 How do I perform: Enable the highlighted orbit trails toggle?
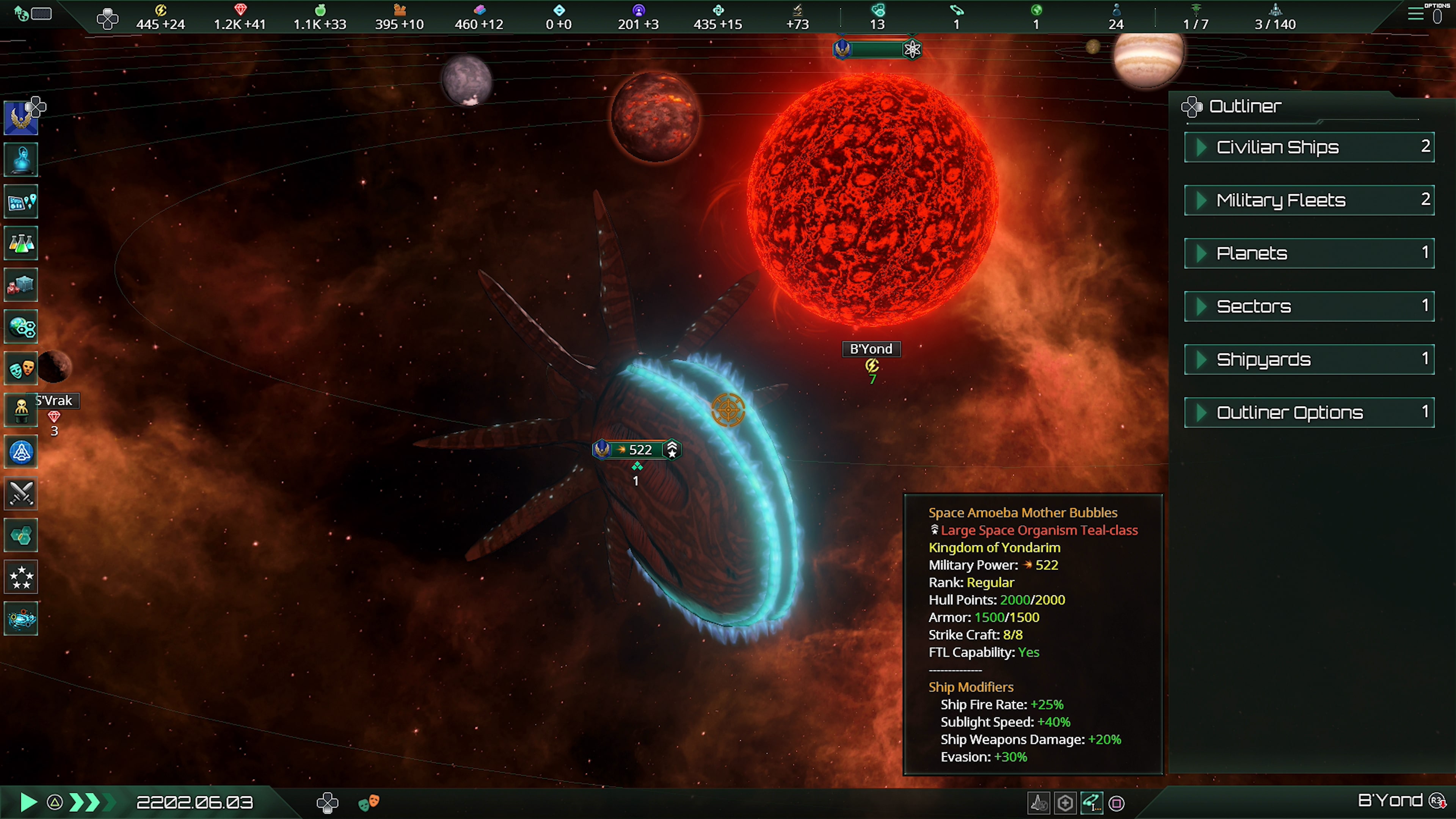pyautogui.click(x=1092, y=803)
